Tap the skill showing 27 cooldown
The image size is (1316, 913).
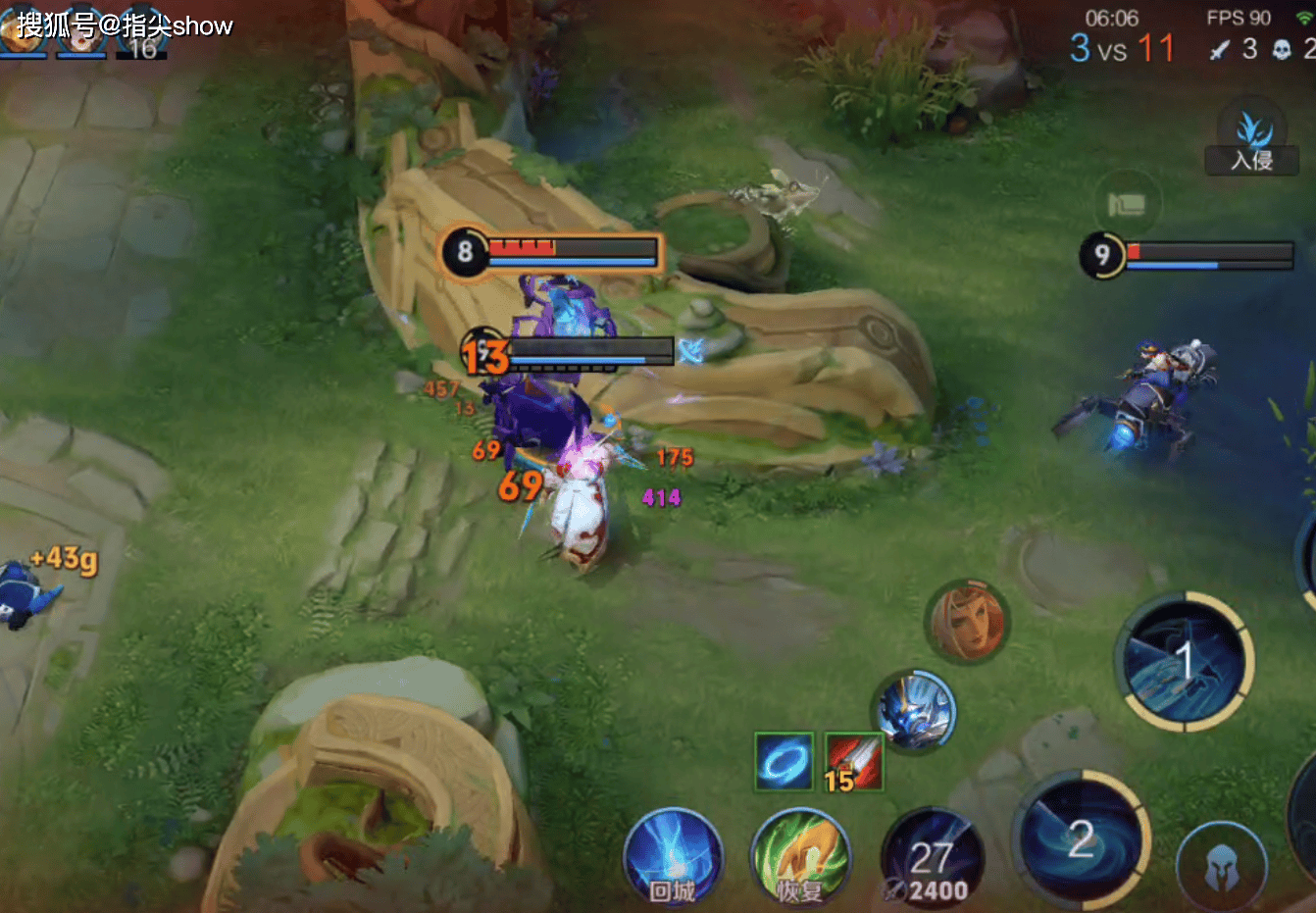click(932, 858)
